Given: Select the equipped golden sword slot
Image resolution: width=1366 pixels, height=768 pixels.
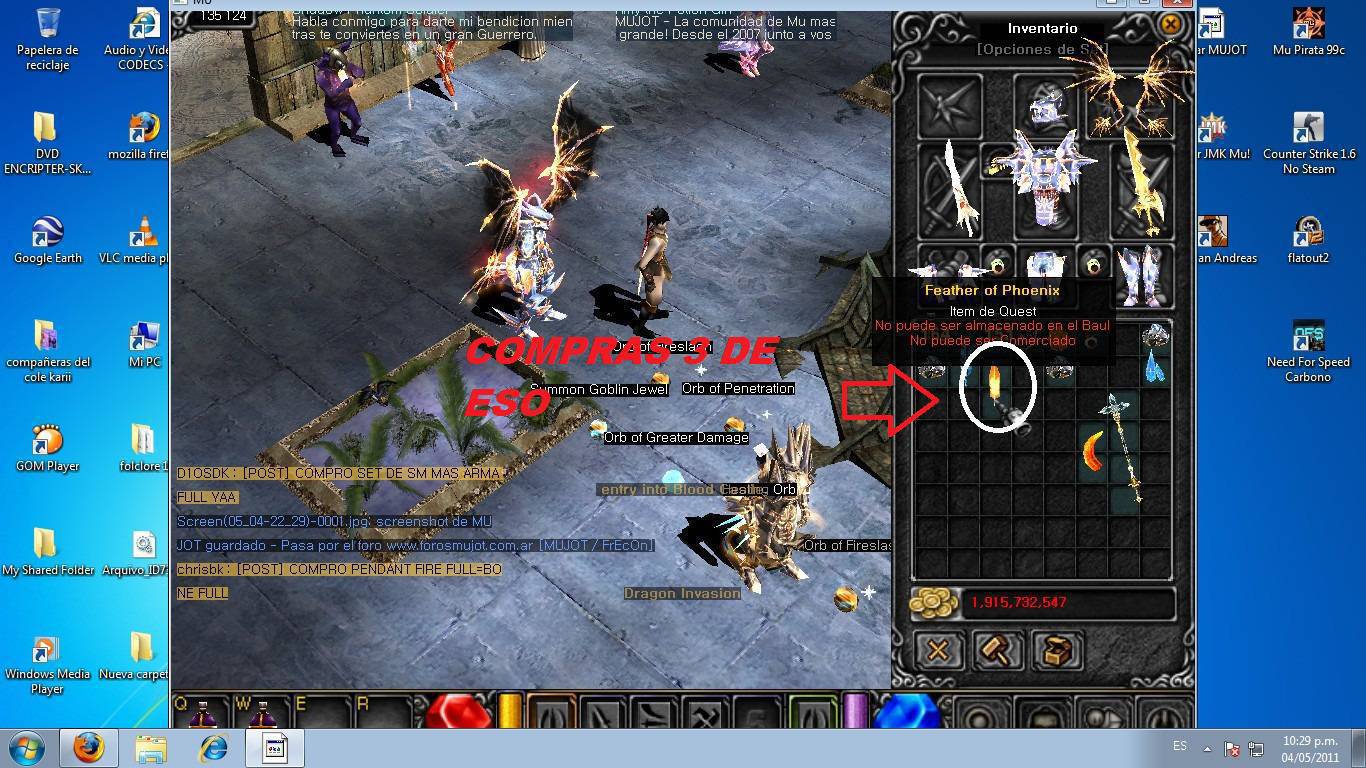Looking at the screenshot, I should click(x=1139, y=187).
